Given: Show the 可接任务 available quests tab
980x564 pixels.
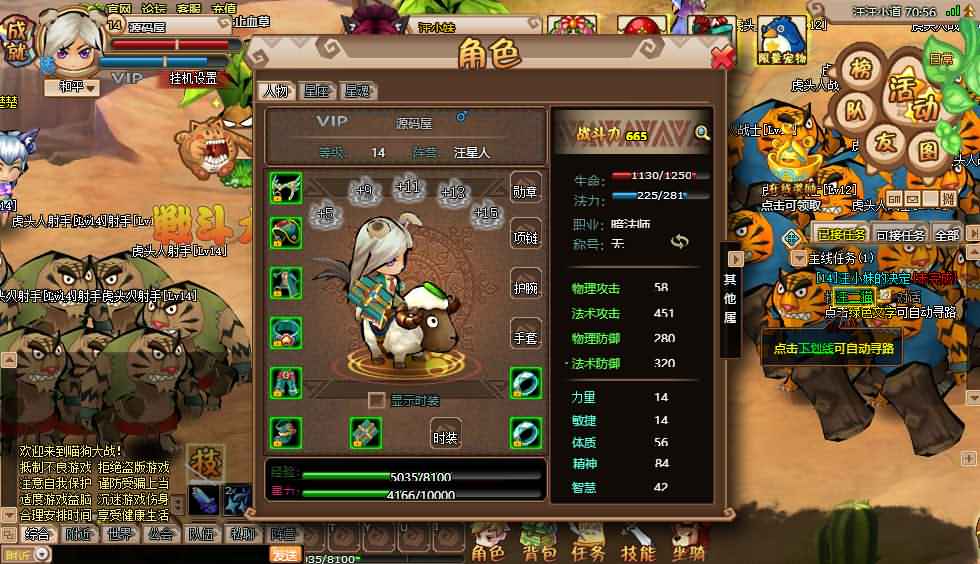Looking at the screenshot, I should click(900, 235).
